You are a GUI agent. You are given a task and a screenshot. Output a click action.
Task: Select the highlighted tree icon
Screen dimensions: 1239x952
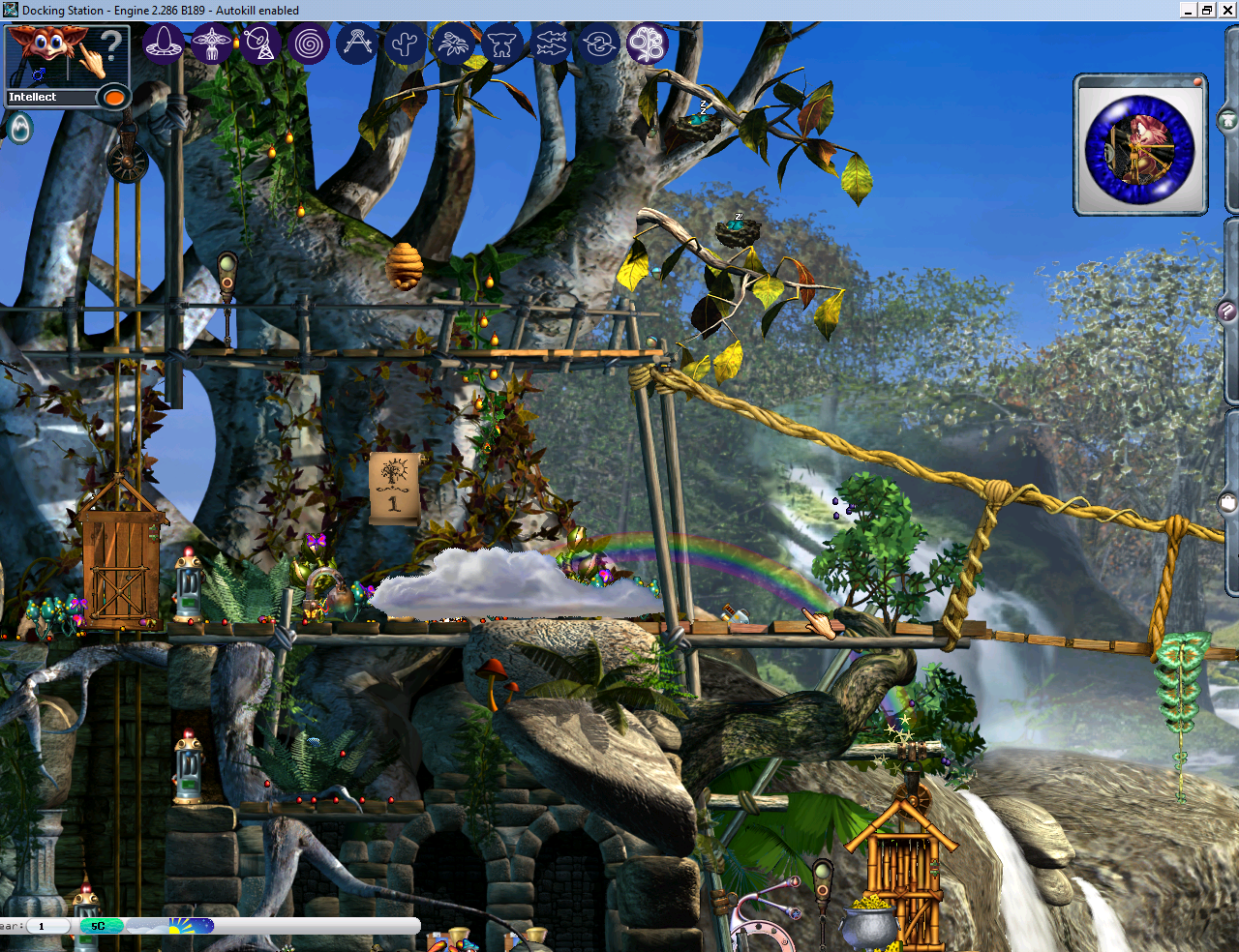click(648, 44)
